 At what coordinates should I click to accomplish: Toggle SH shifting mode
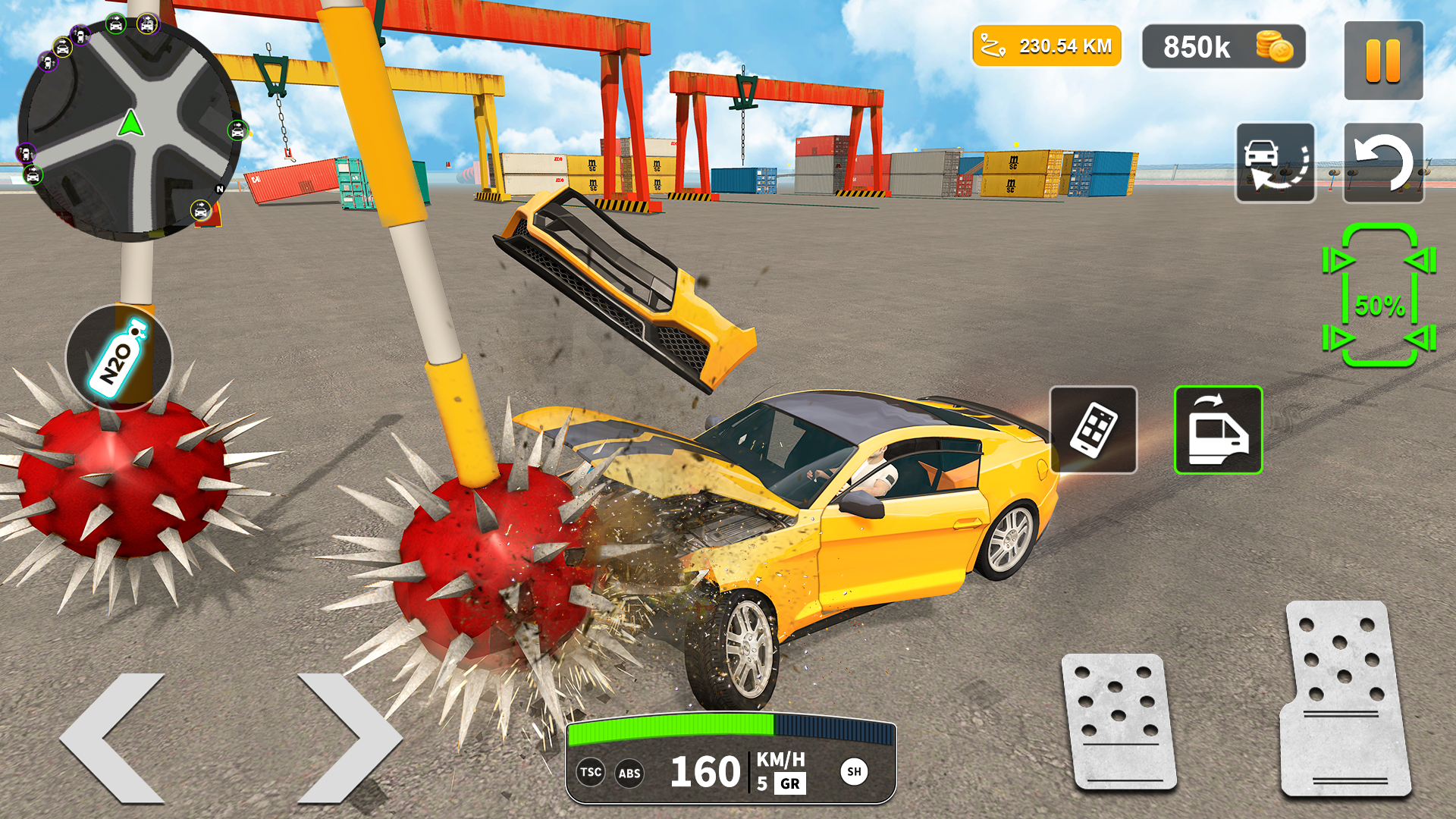[855, 773]
